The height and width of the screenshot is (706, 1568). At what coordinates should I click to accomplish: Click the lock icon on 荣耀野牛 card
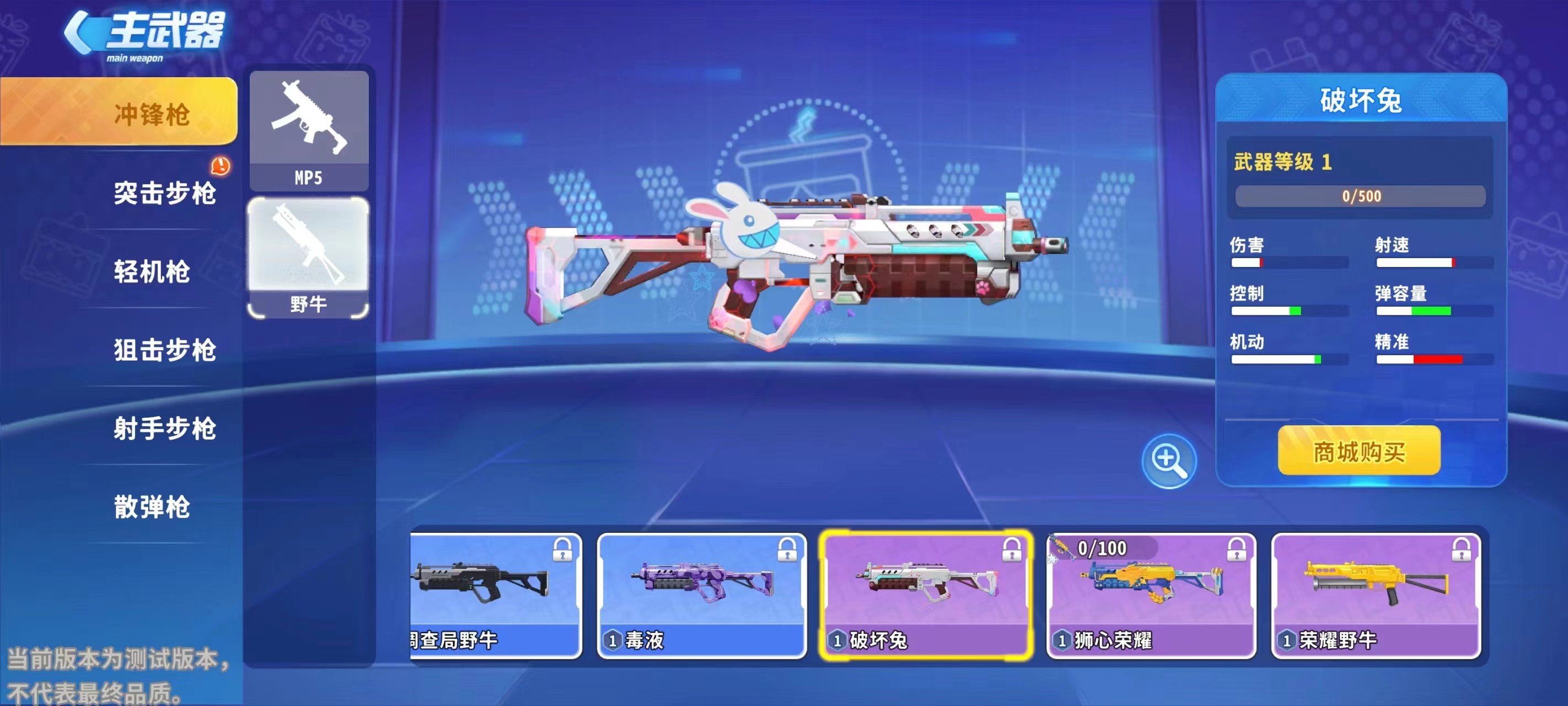click(1464, 549)
